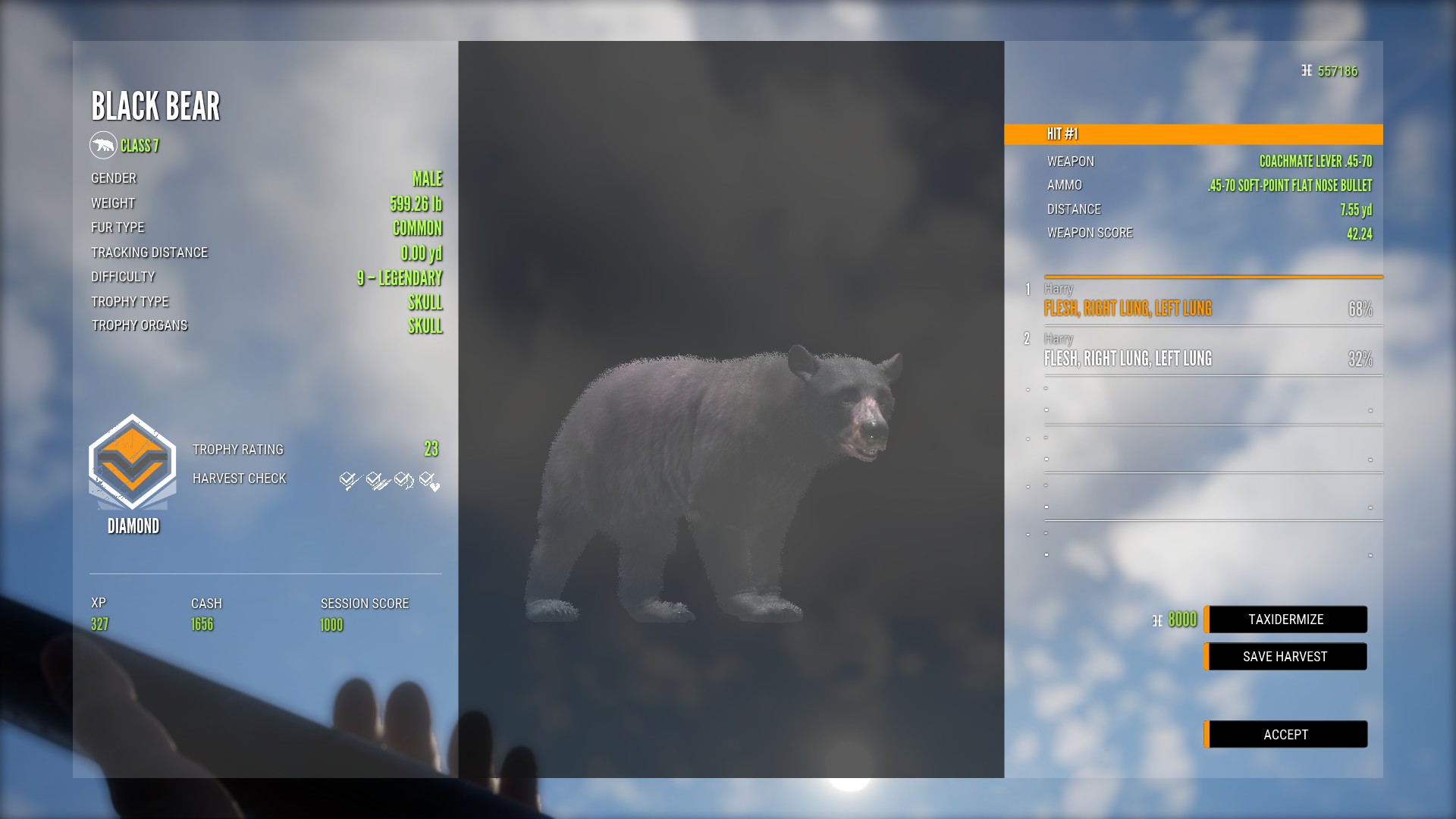The width and height of the screenshot is (1456, 819).
Task: Click the heart vital-hit harvest check icon
Action: click(x=428, y=479)
